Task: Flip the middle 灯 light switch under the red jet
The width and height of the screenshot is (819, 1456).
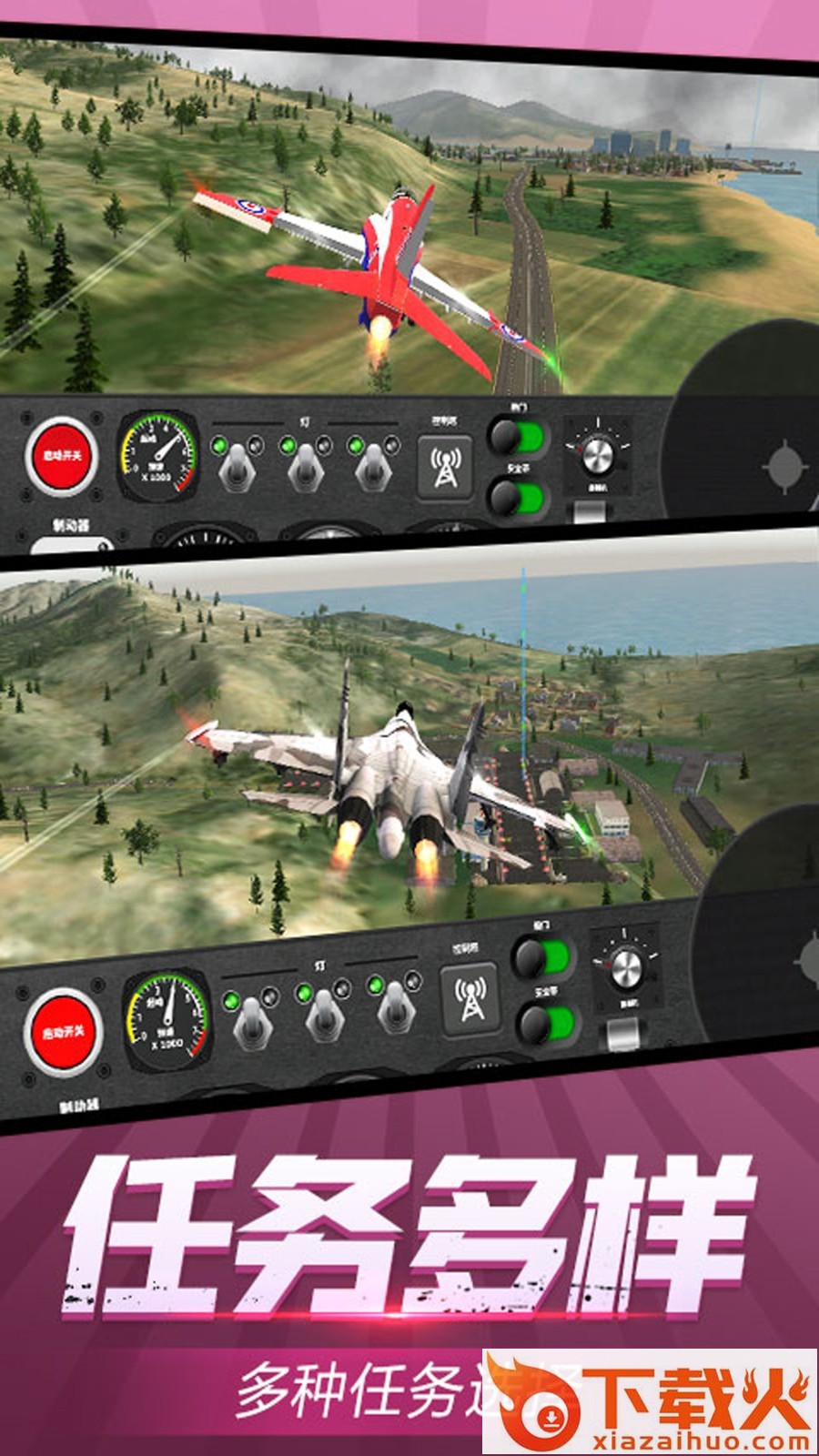Action: click(306, 464)
